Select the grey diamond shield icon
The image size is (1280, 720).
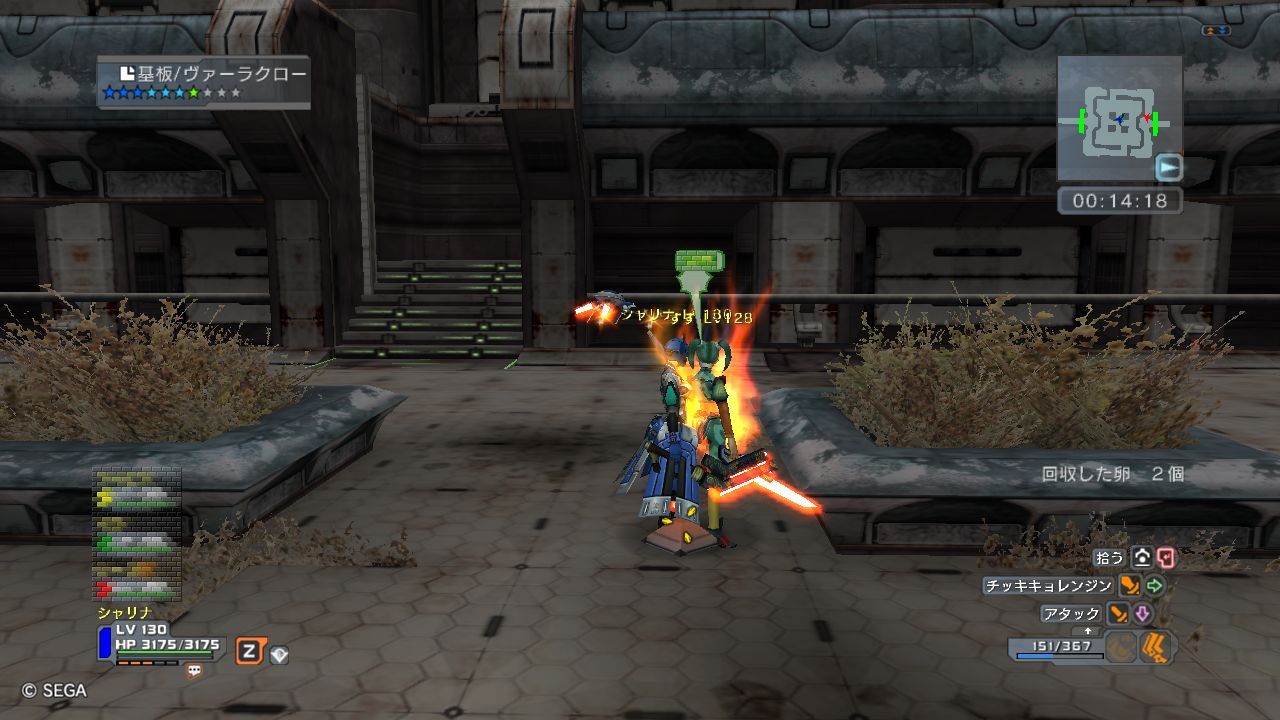[x=279, y=655]
